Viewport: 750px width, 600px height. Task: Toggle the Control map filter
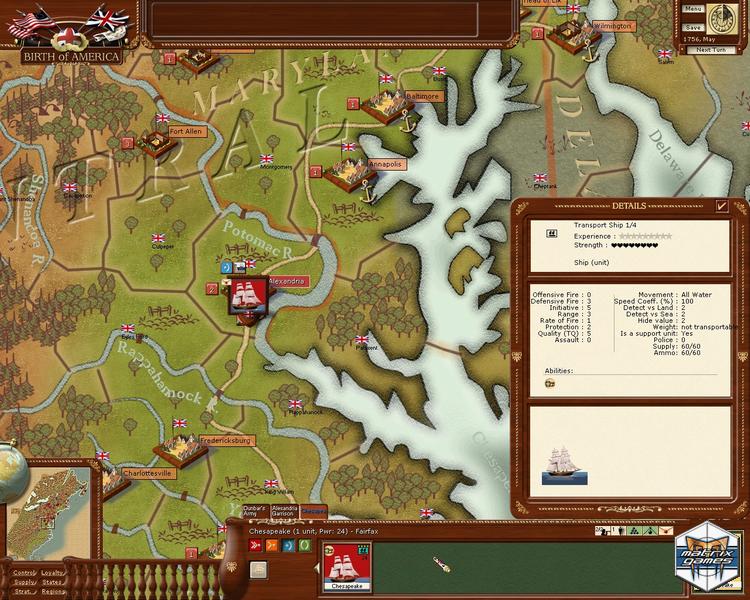point(24,572)
